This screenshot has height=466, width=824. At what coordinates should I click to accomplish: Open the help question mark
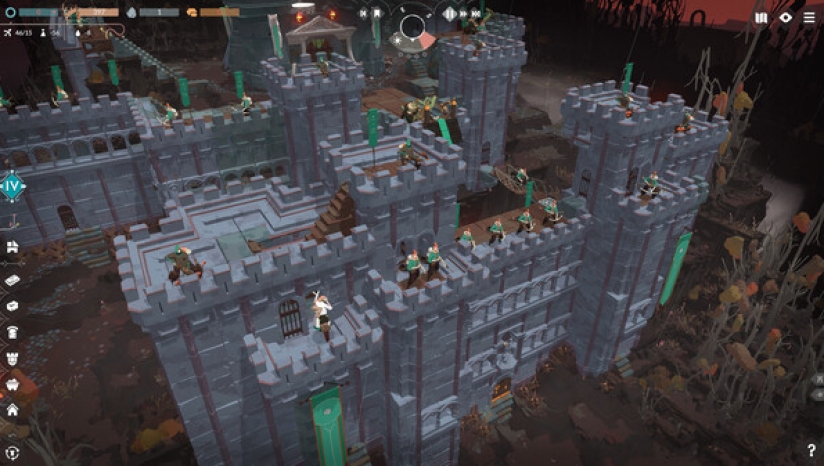(x=810, y=451)
